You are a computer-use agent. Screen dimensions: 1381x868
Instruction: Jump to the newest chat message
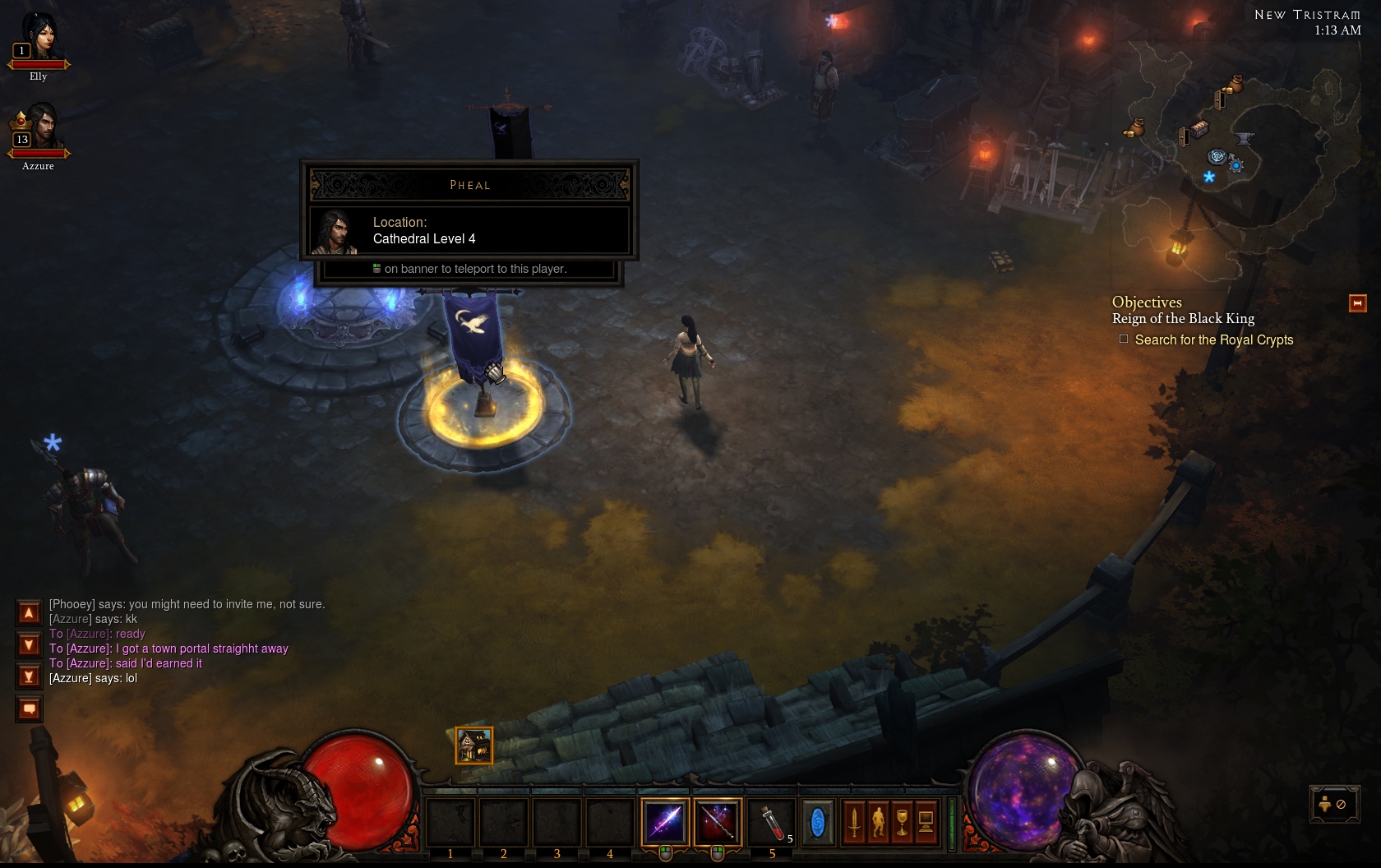[29, 676]
